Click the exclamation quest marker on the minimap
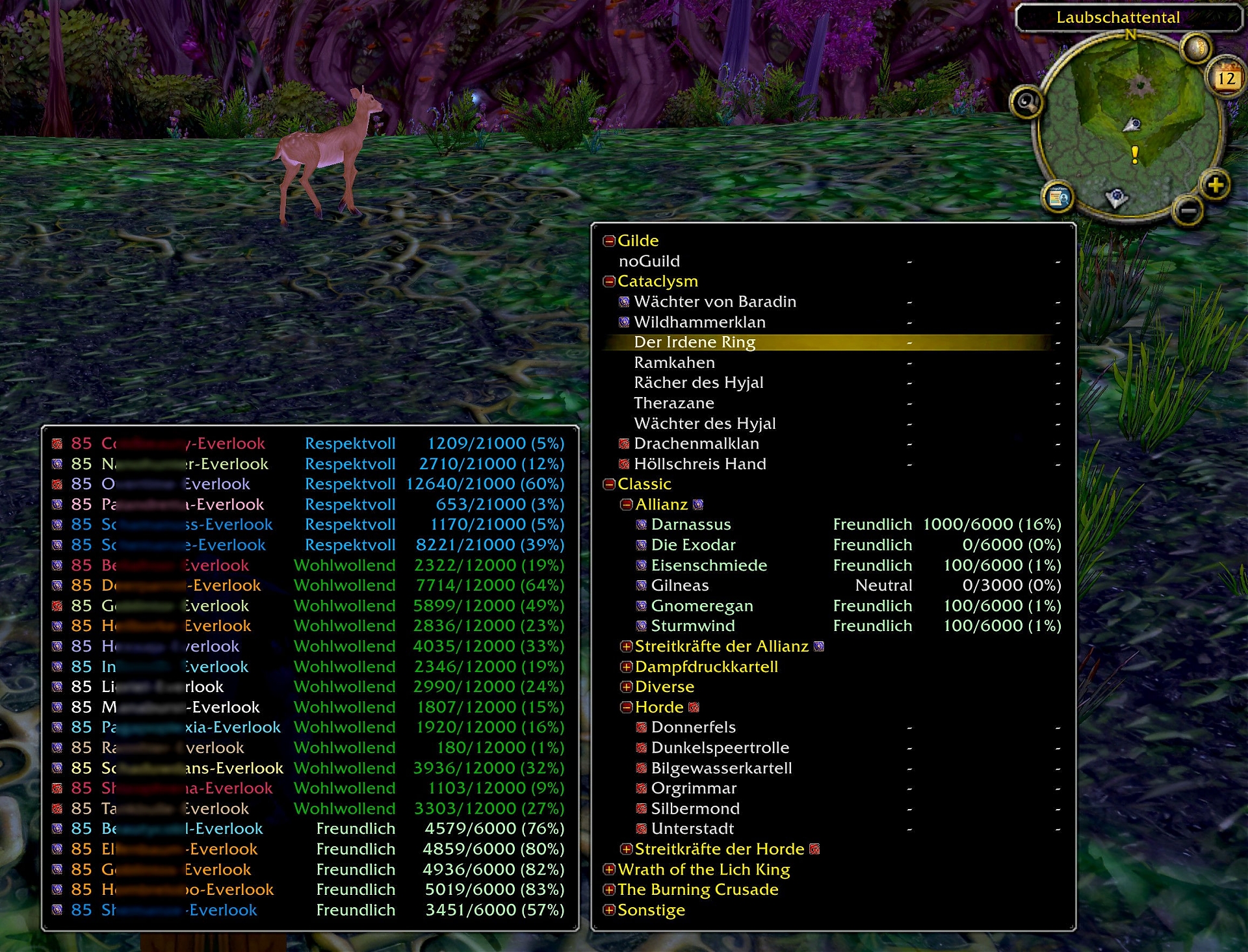This screenshot has height=952, width=1248. [x=1134, y=155]
